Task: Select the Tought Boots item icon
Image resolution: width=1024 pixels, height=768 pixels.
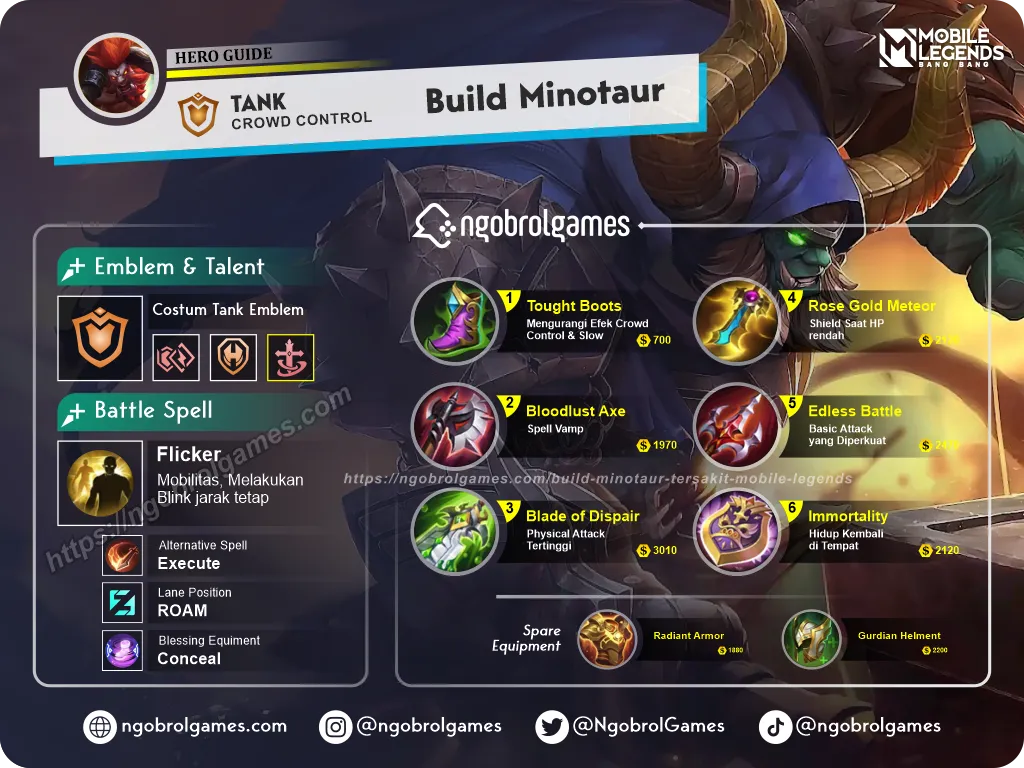Action: tap(454, 321)
